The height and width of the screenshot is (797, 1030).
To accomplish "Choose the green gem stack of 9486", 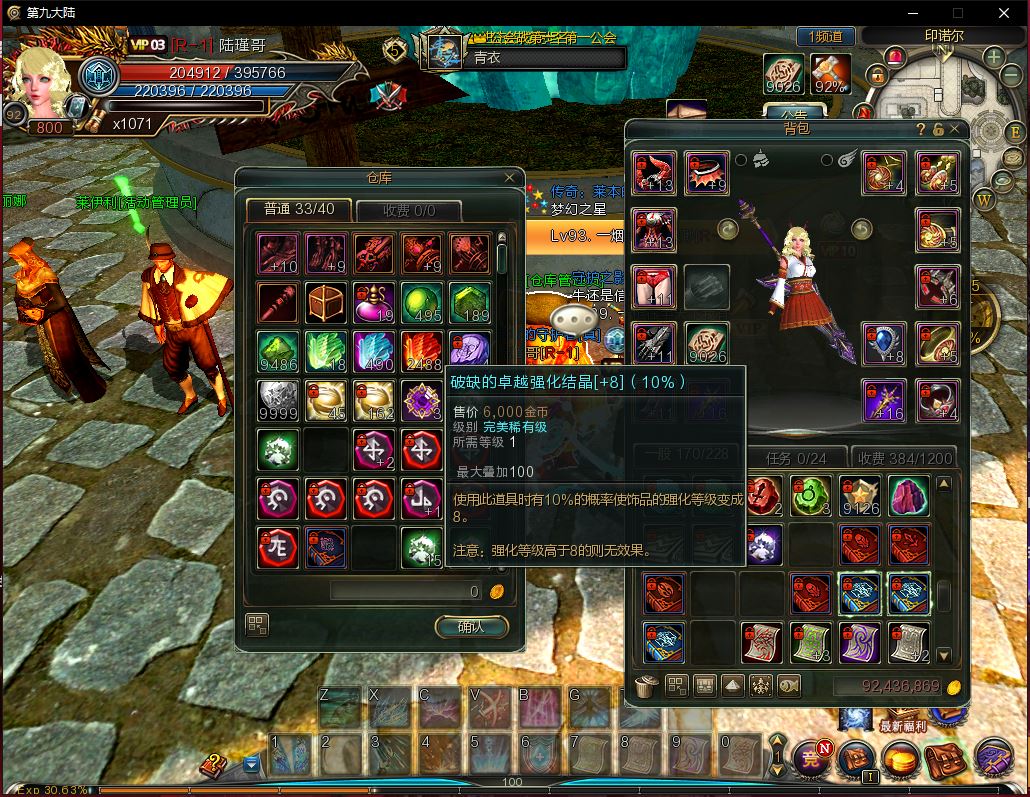I will (x=278, y=352).
